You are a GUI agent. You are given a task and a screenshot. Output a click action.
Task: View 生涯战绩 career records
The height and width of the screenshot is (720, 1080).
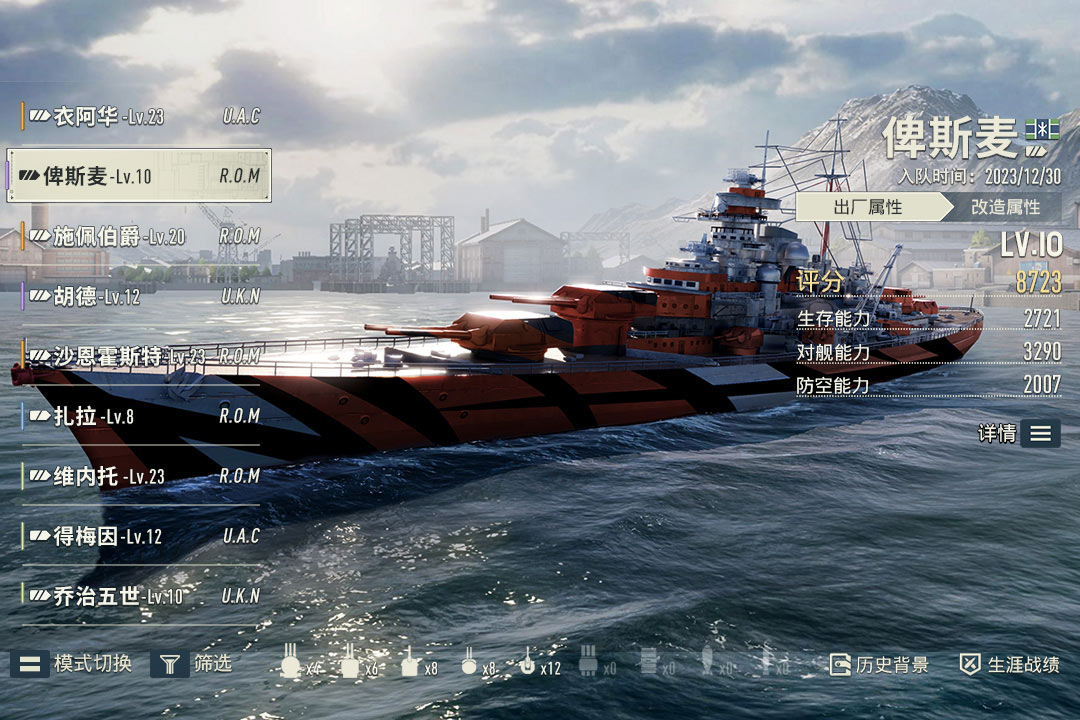[x=1009, y=664]
